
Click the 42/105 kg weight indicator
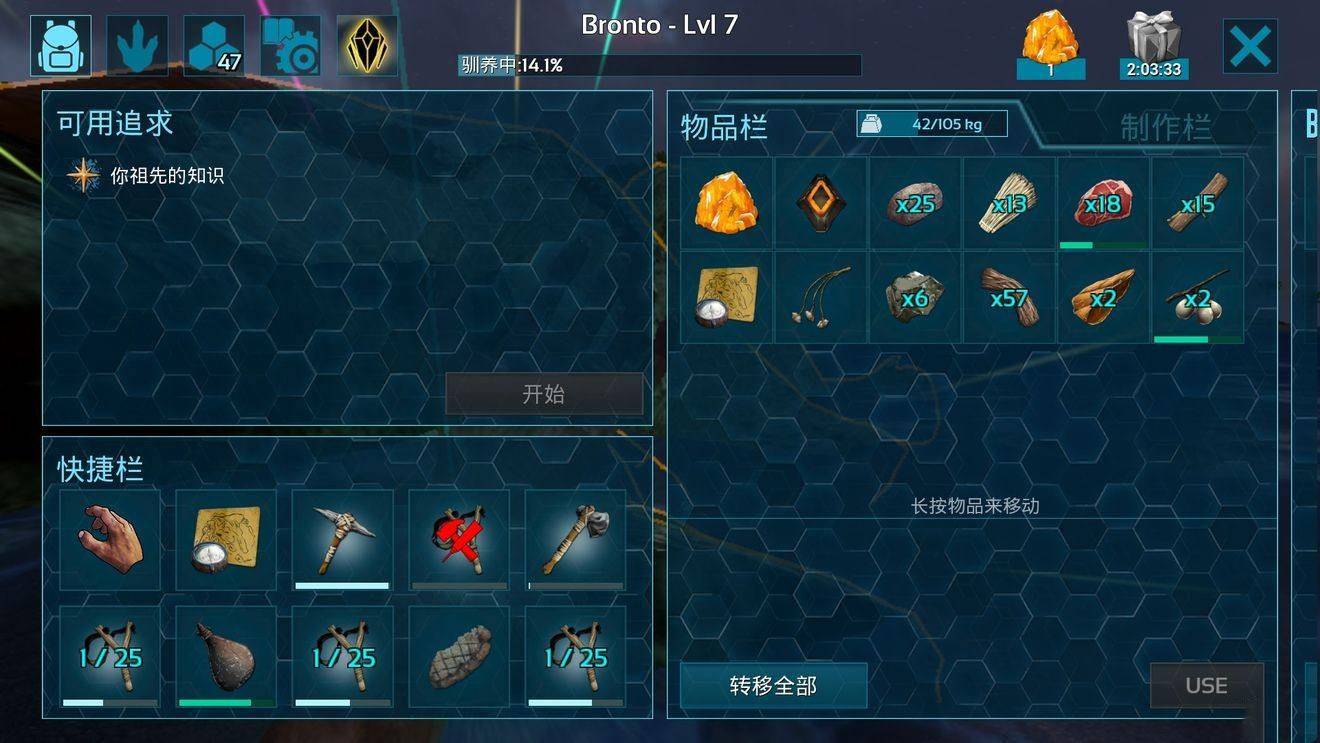click(x=928, y=124)
